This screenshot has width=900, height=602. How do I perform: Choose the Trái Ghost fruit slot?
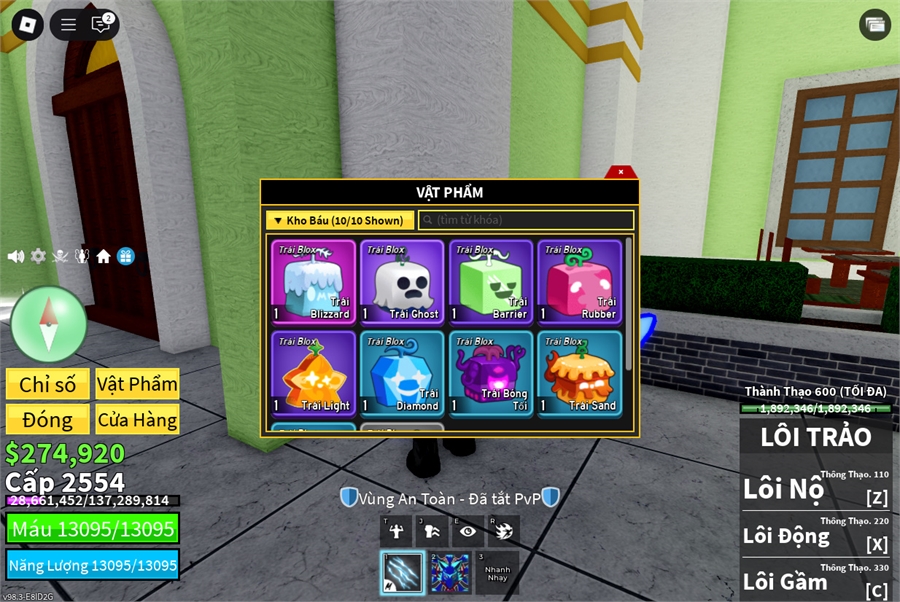click(x=402, y=282)
